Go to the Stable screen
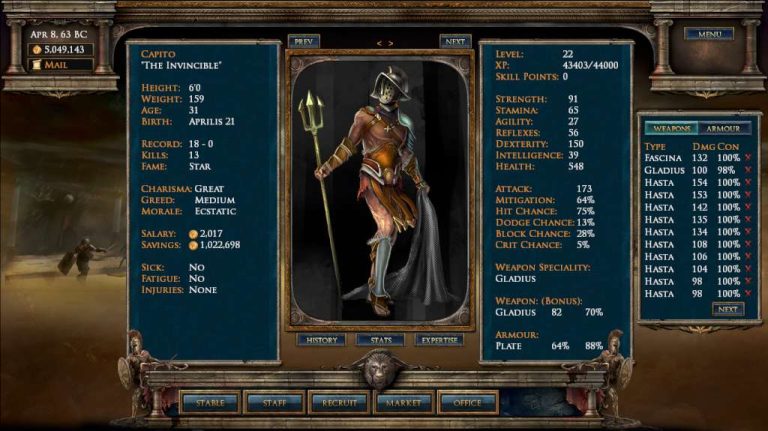 [x=211, y=403]
